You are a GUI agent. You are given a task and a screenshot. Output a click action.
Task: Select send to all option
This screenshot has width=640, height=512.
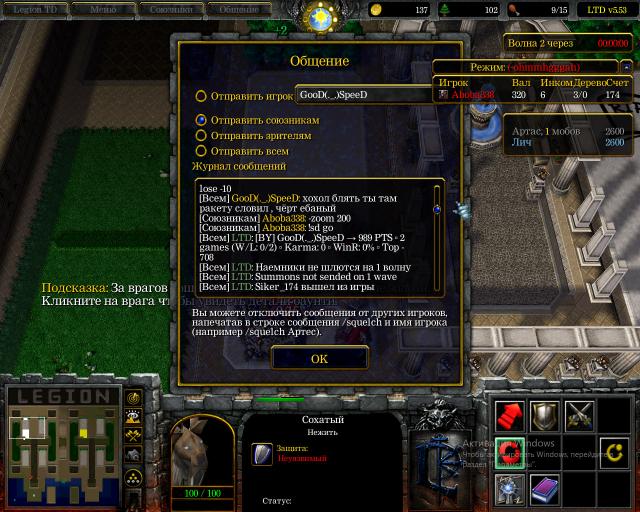tap(201, 151)
